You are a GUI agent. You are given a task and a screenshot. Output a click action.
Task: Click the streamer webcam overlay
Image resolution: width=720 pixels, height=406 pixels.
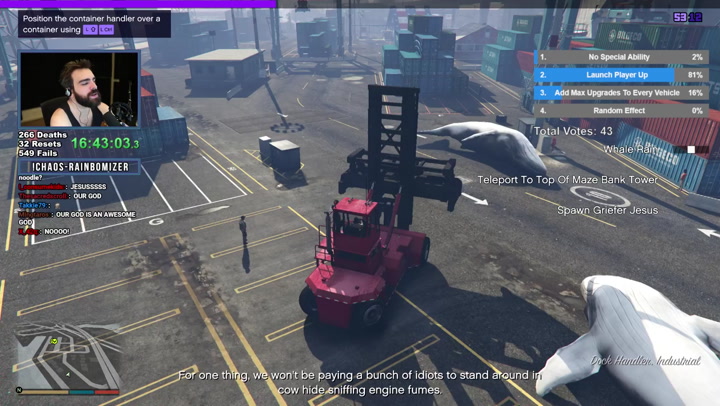79,90
